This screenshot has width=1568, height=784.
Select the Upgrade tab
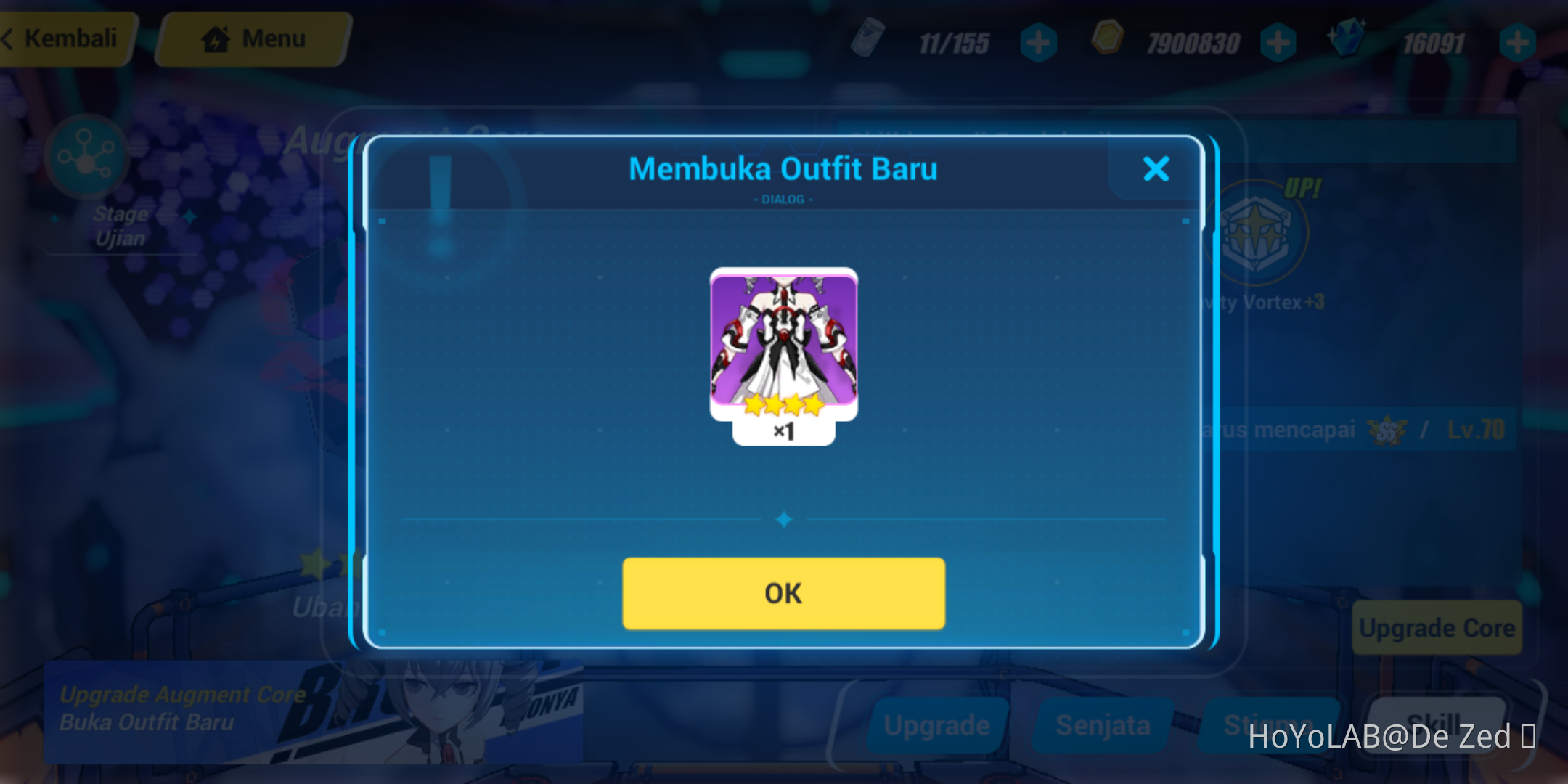[936, 724]
